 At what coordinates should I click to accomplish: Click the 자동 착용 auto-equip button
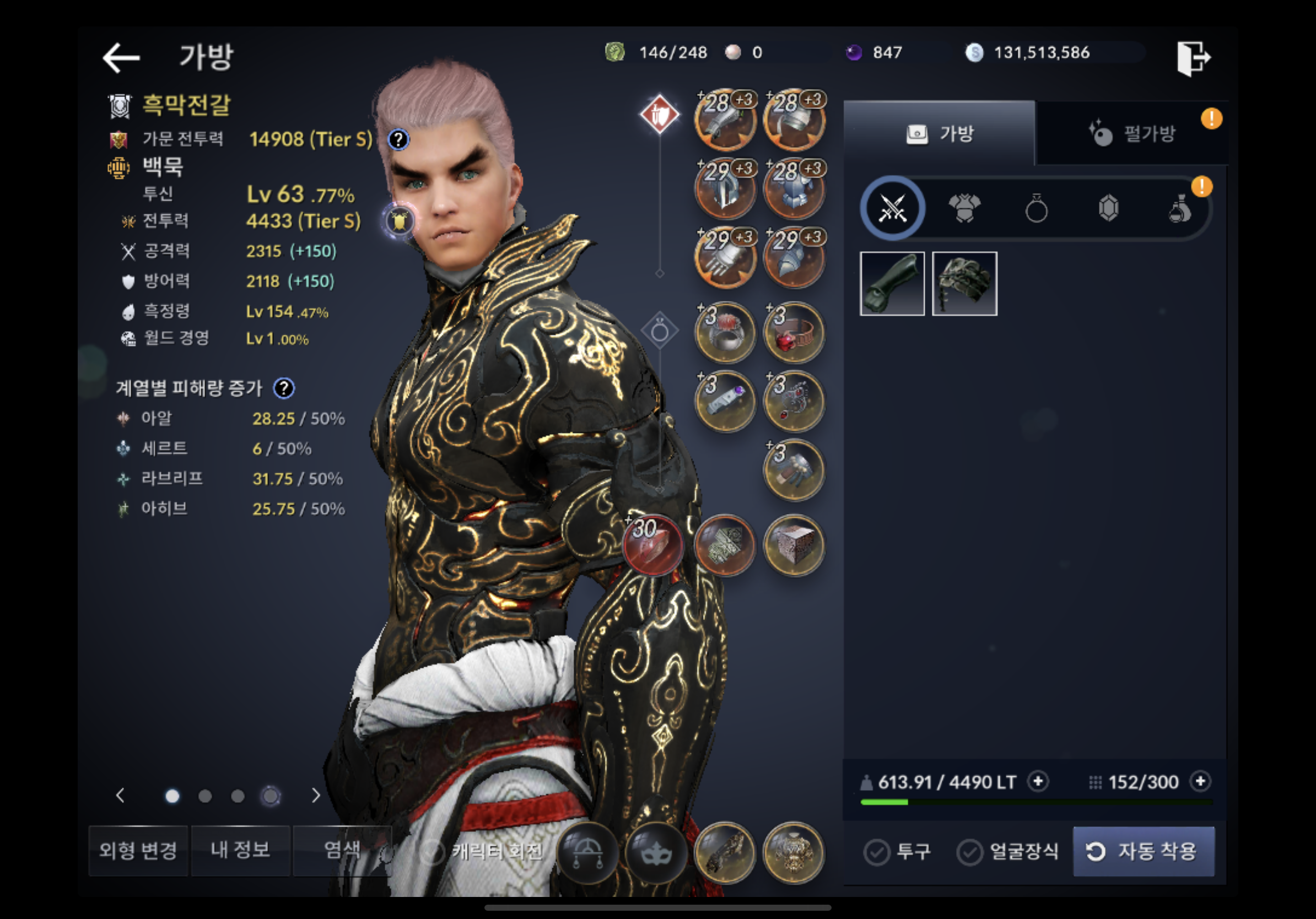point(1144,851)
